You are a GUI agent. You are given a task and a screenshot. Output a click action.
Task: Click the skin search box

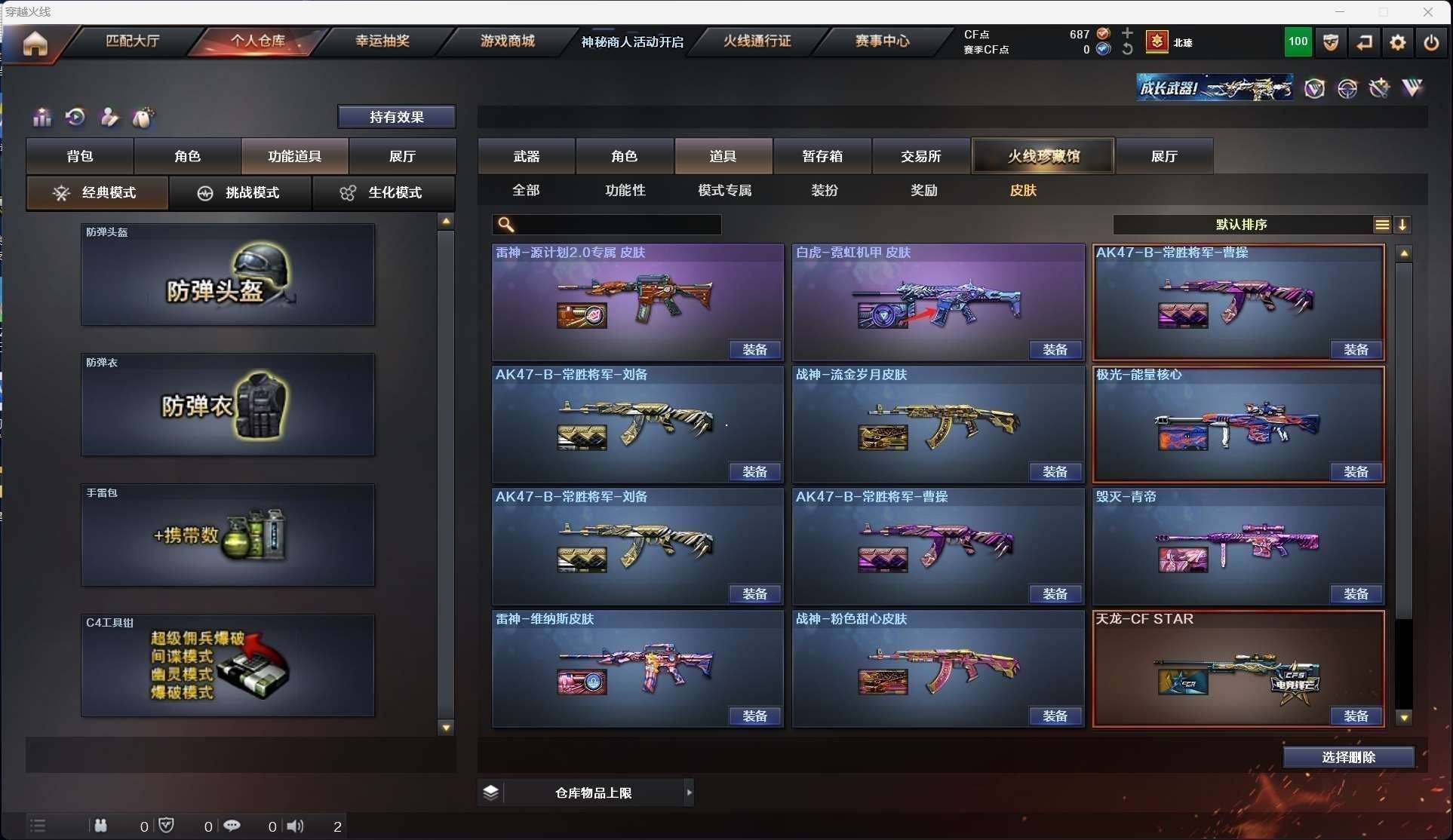(615, 225)
